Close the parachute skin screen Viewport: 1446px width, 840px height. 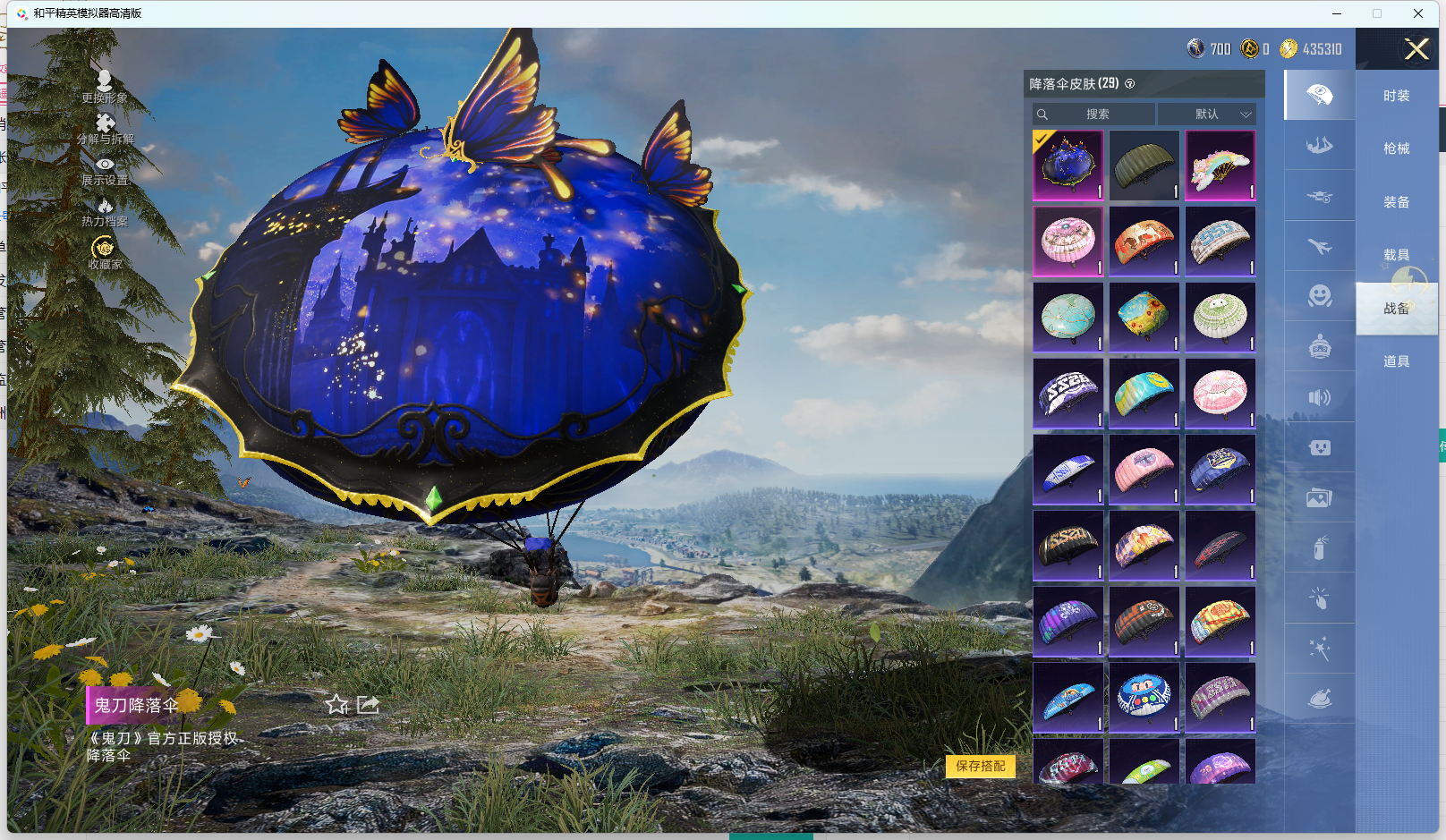click(1416, 49)
